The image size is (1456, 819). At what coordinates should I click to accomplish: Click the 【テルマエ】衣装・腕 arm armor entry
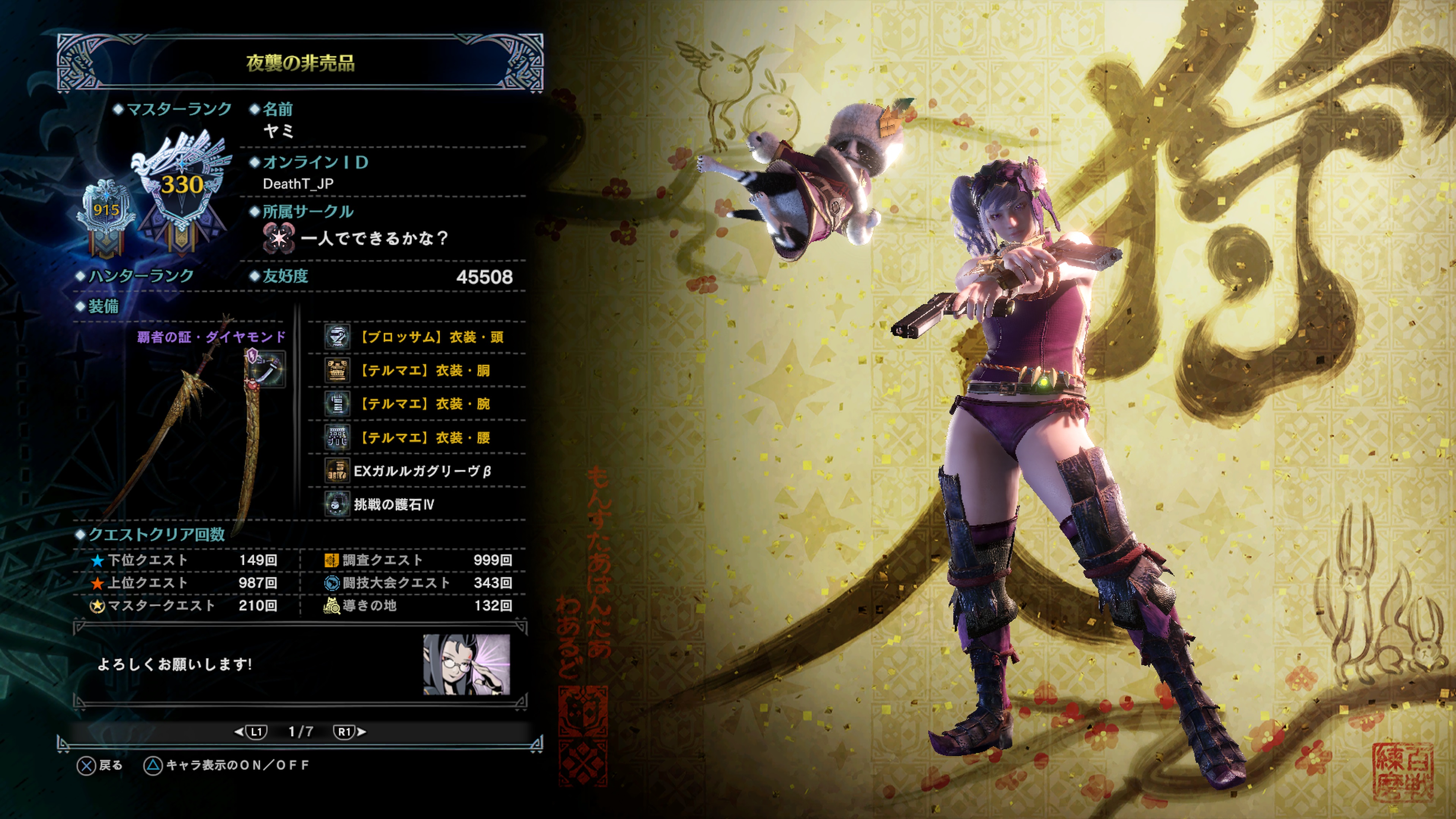click(x=417, y=404)
